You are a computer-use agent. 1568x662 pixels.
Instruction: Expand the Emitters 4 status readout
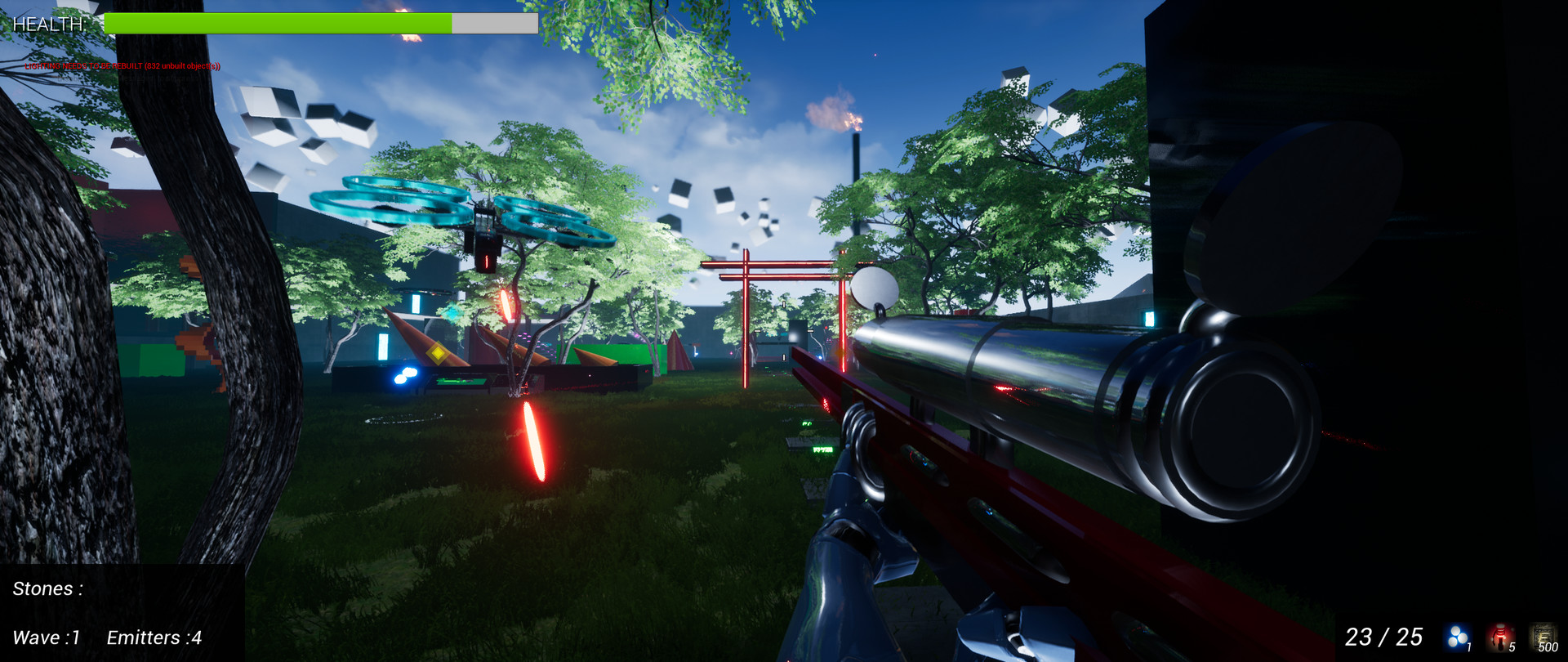click(154, 638)
